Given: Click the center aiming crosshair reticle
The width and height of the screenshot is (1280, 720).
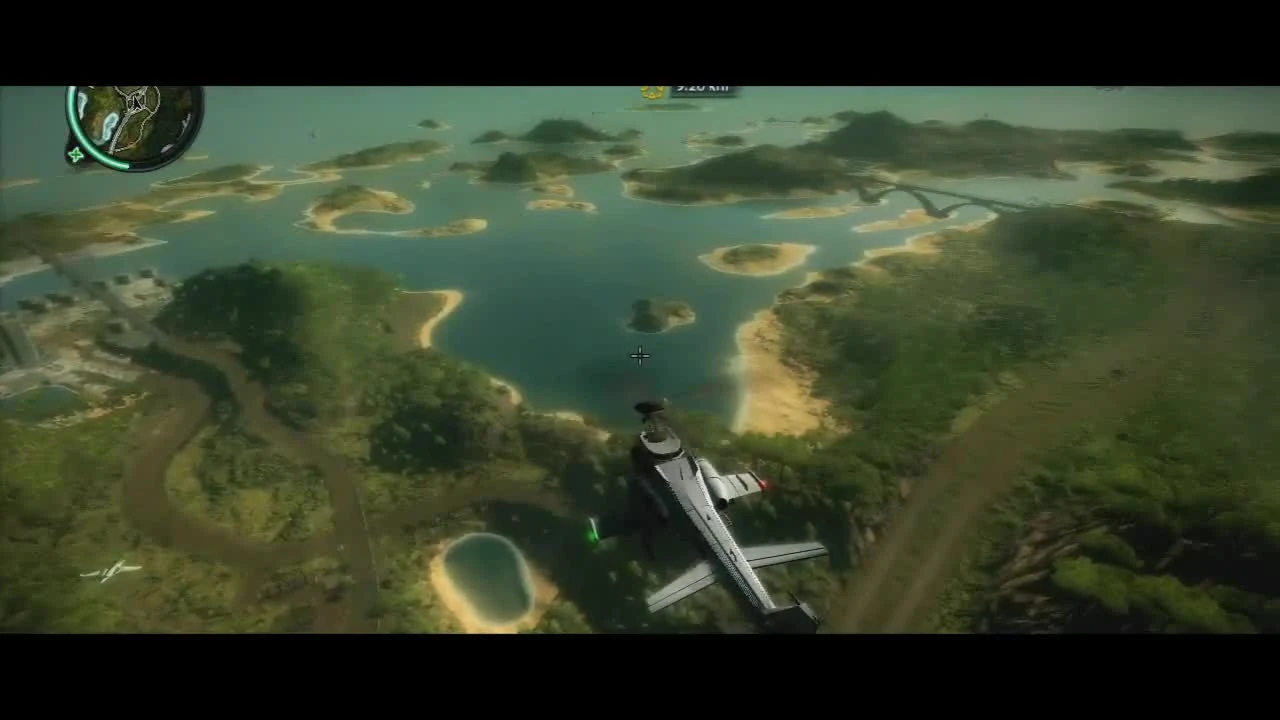Looking at the screenshot, I should tap(639, 355).
